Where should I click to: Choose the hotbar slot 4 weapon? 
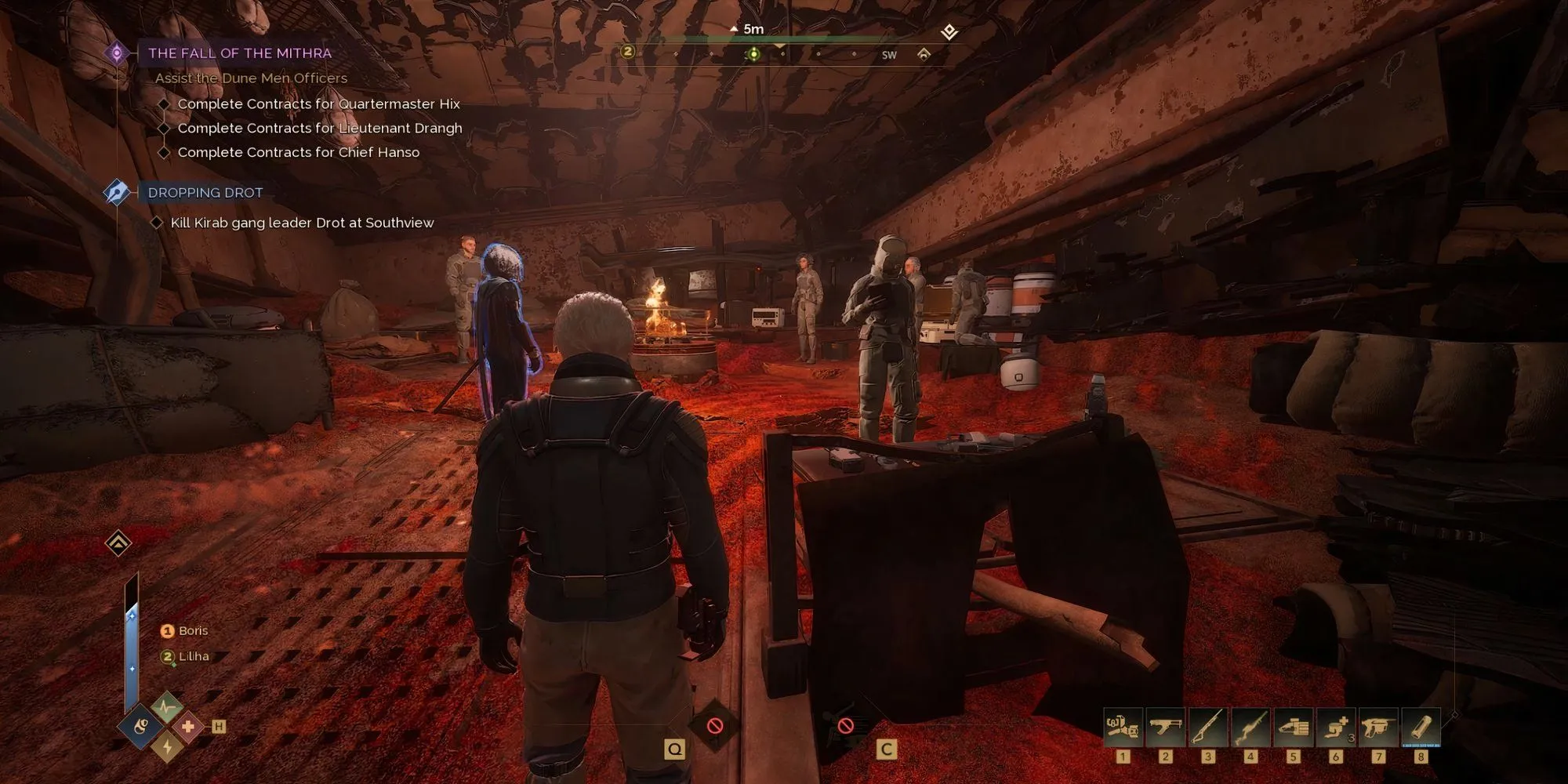click(x=1250, y=728)
